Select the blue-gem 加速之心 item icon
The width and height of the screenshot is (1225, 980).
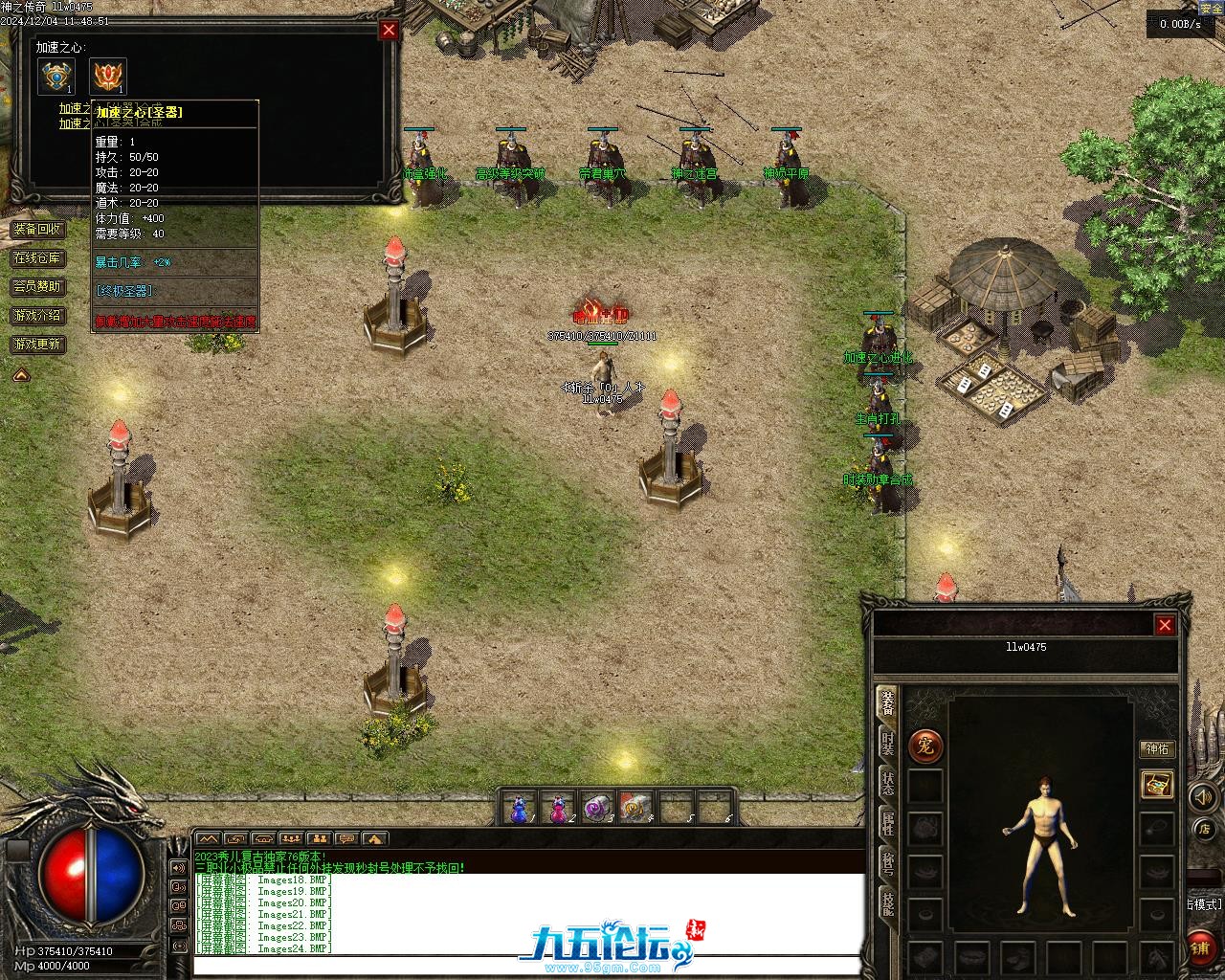tap(56, 77)
